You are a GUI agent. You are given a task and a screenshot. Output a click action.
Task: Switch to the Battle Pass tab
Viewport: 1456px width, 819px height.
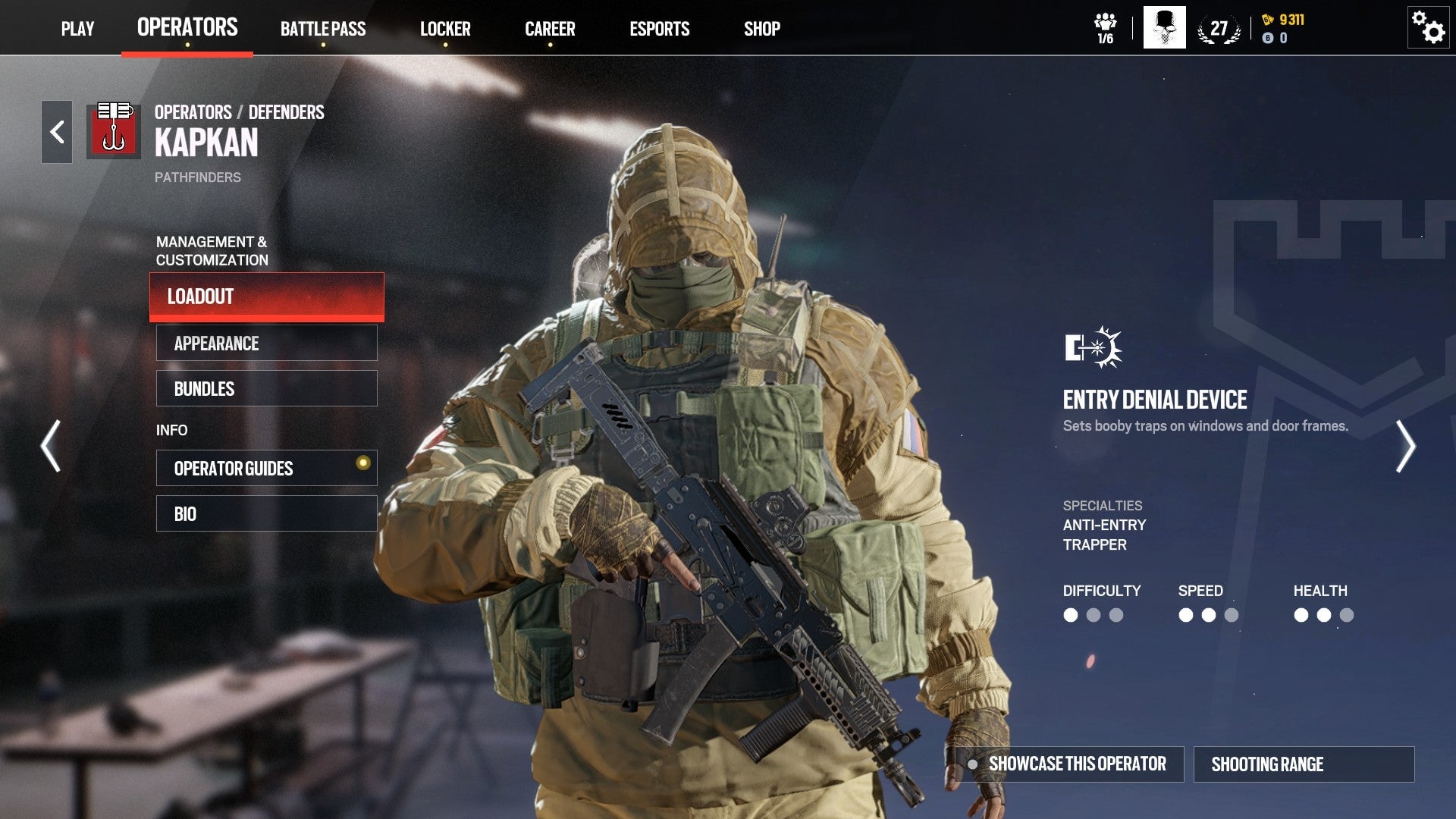pyautogui.click(x=323, y=29)
